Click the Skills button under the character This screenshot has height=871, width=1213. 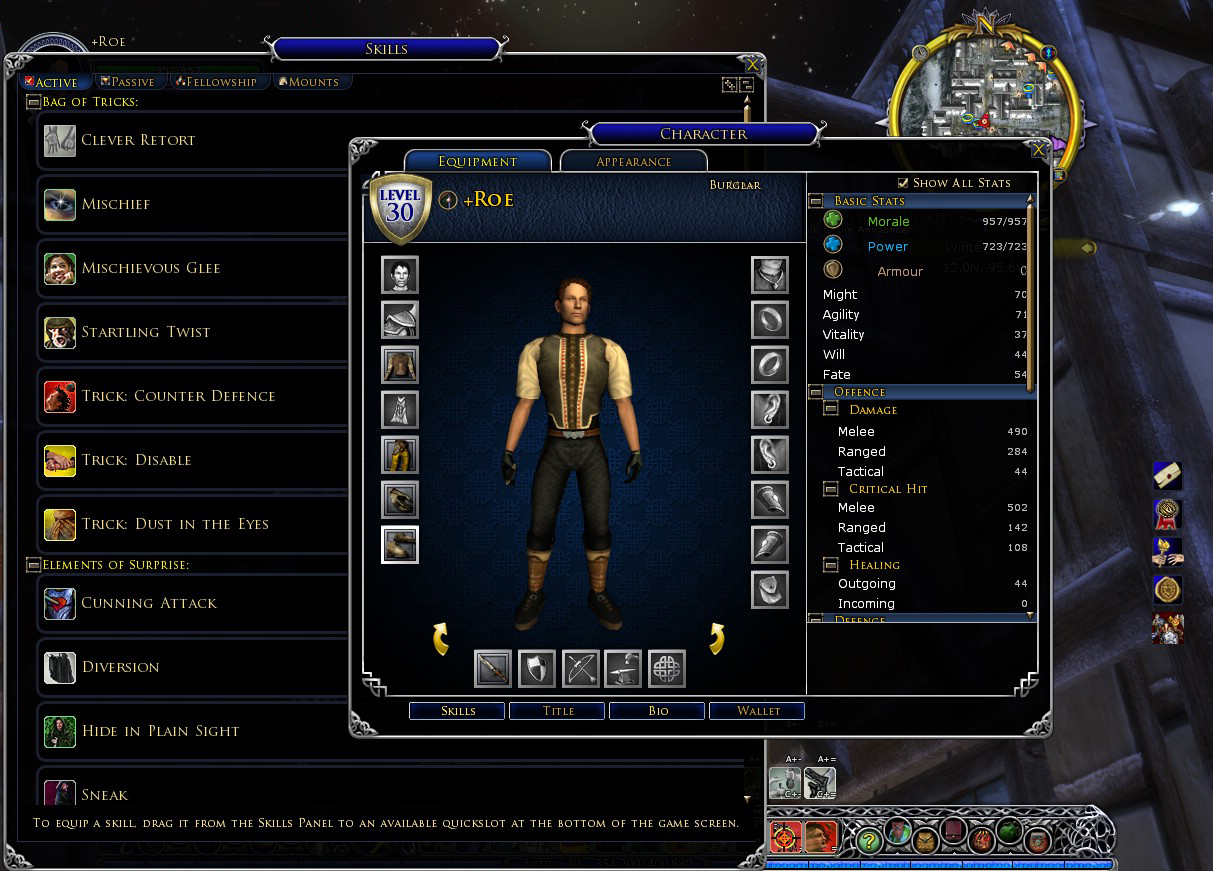pos(457,711)
